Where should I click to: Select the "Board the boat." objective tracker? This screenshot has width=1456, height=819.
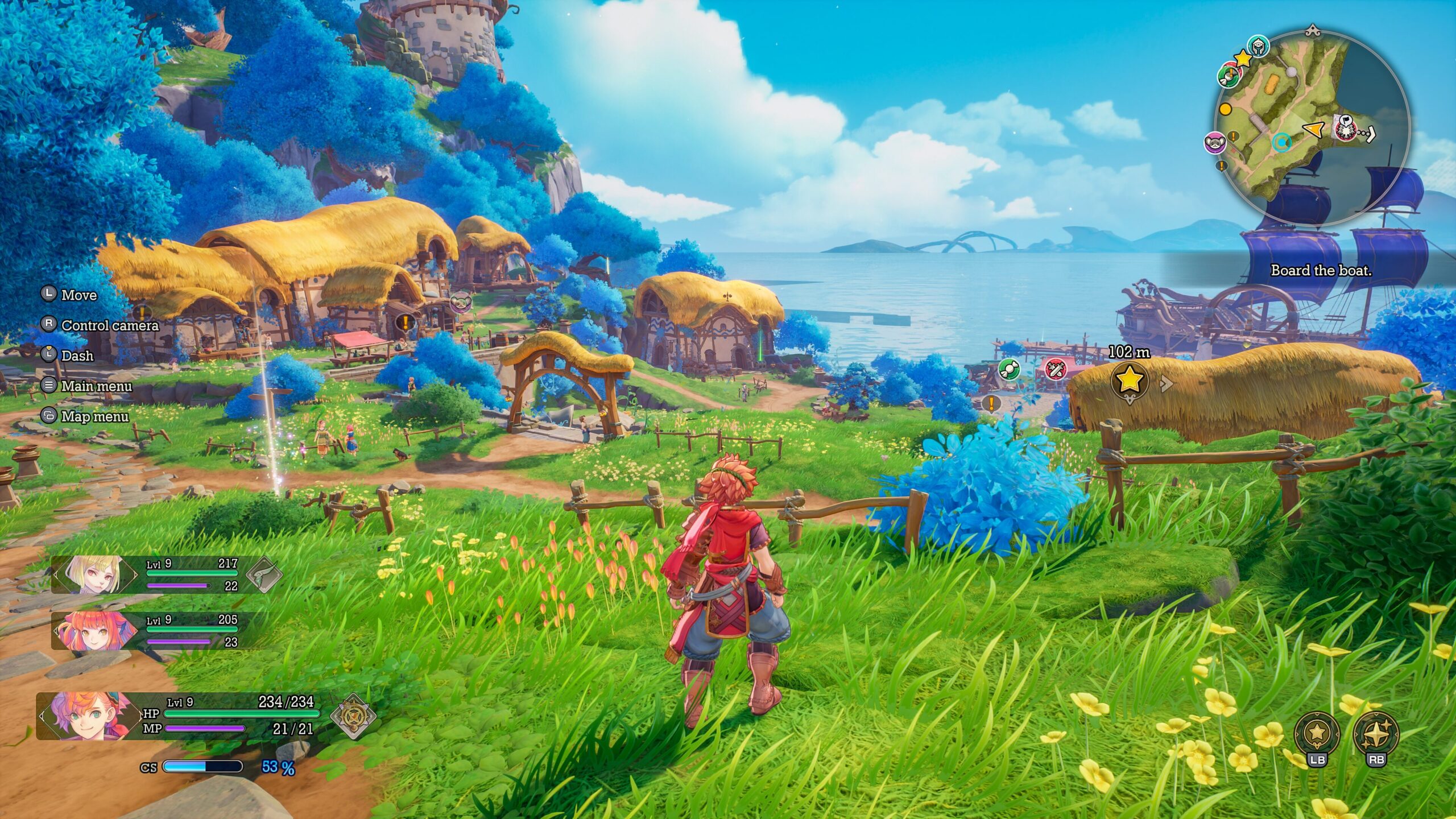click(1321, 271)
